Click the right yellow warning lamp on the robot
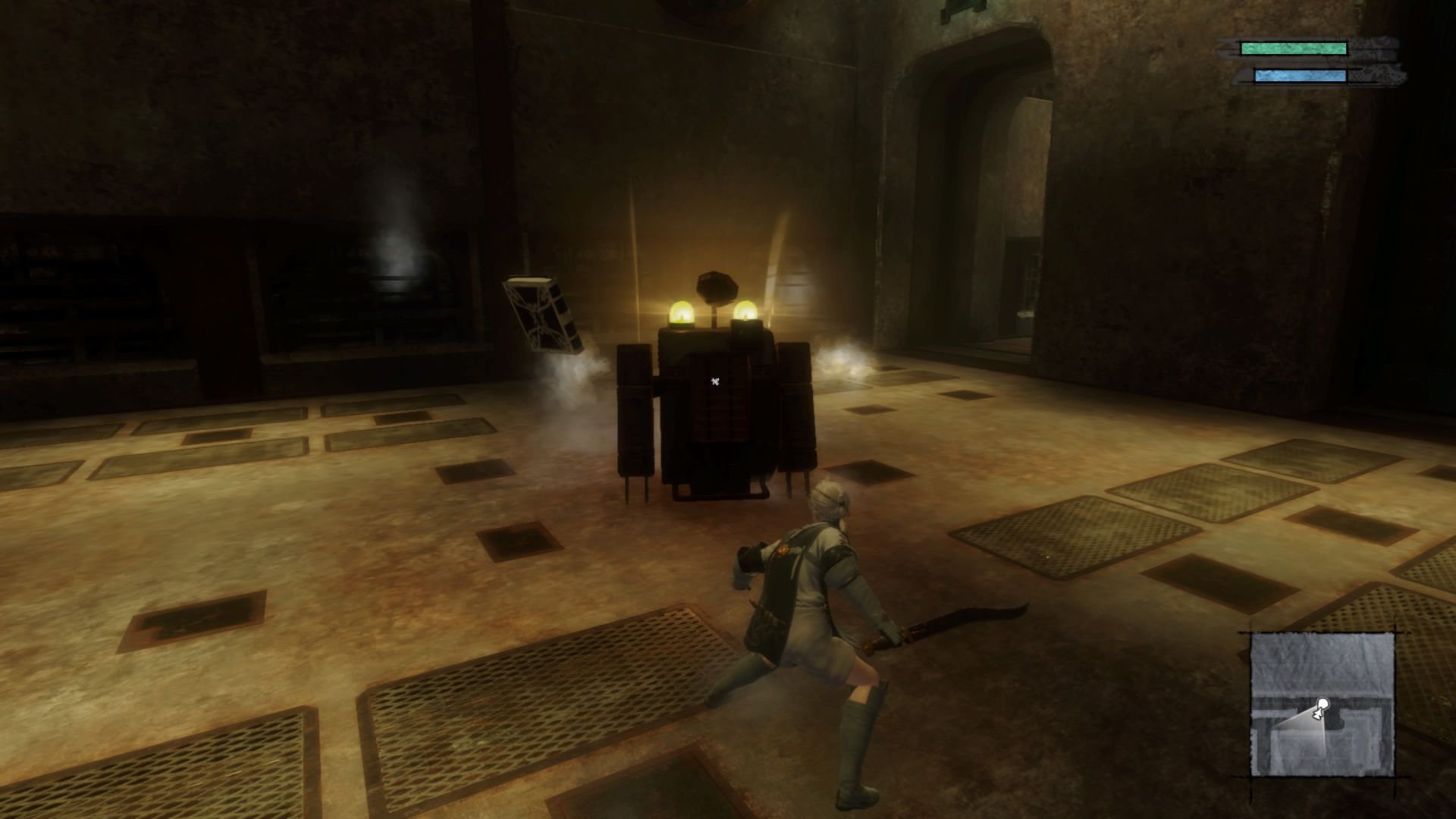Screen dimensions: 1456x819 pos(747,311)
